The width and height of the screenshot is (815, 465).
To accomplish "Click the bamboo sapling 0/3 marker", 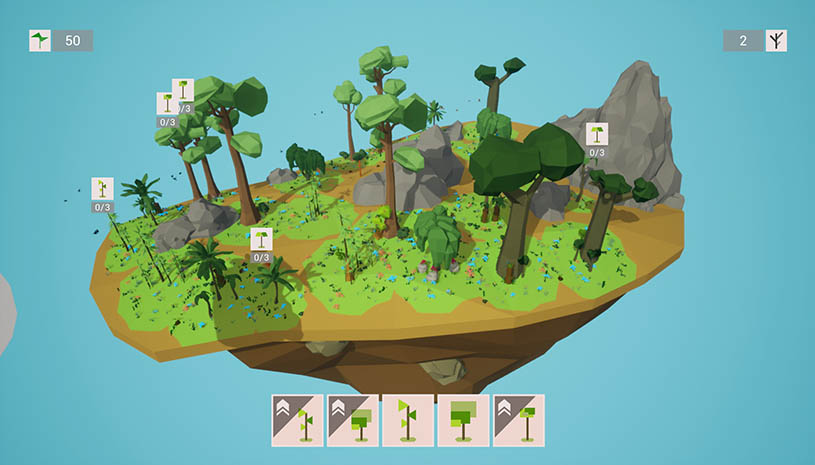I will [102, 190].
